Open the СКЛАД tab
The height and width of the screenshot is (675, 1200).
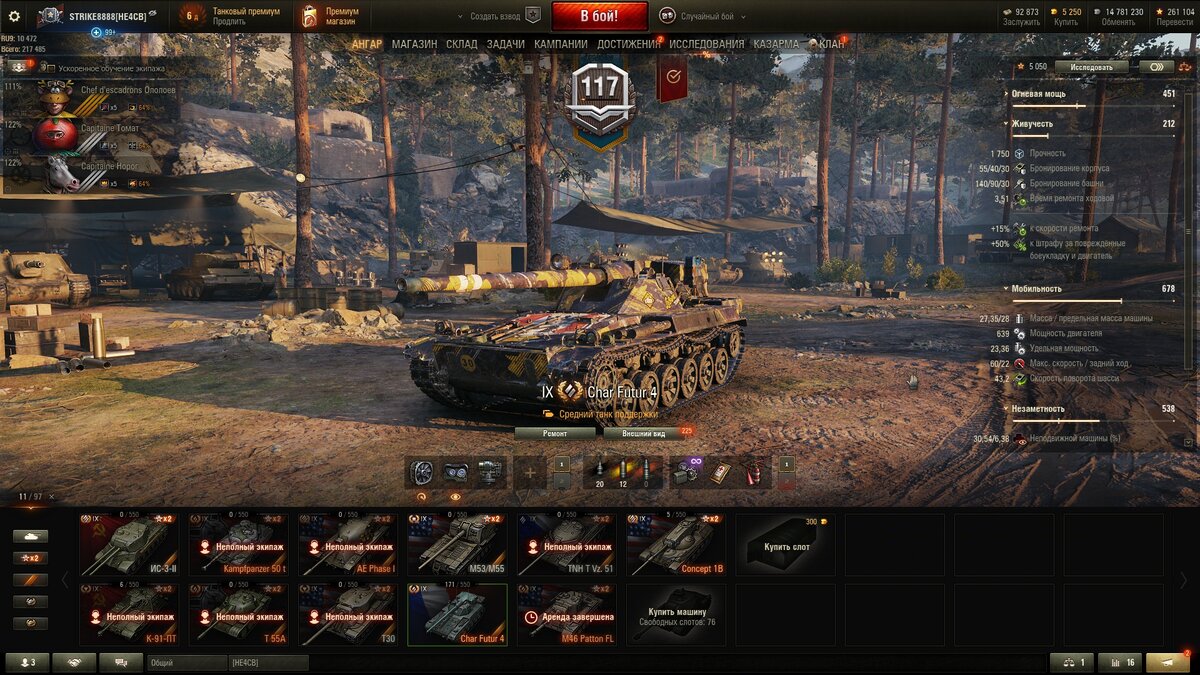(x=461, y=44)
